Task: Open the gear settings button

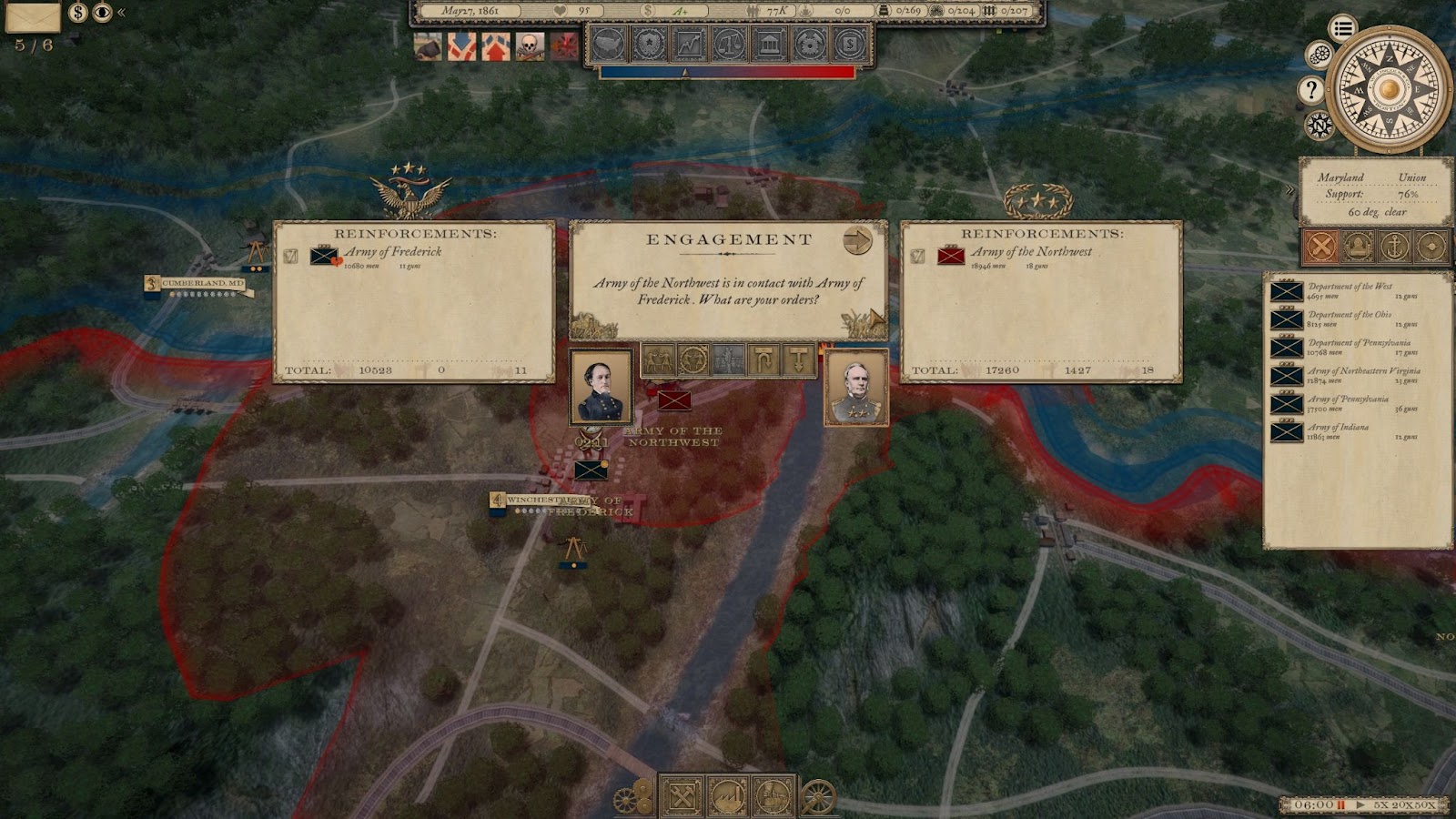Action: 1319,56
